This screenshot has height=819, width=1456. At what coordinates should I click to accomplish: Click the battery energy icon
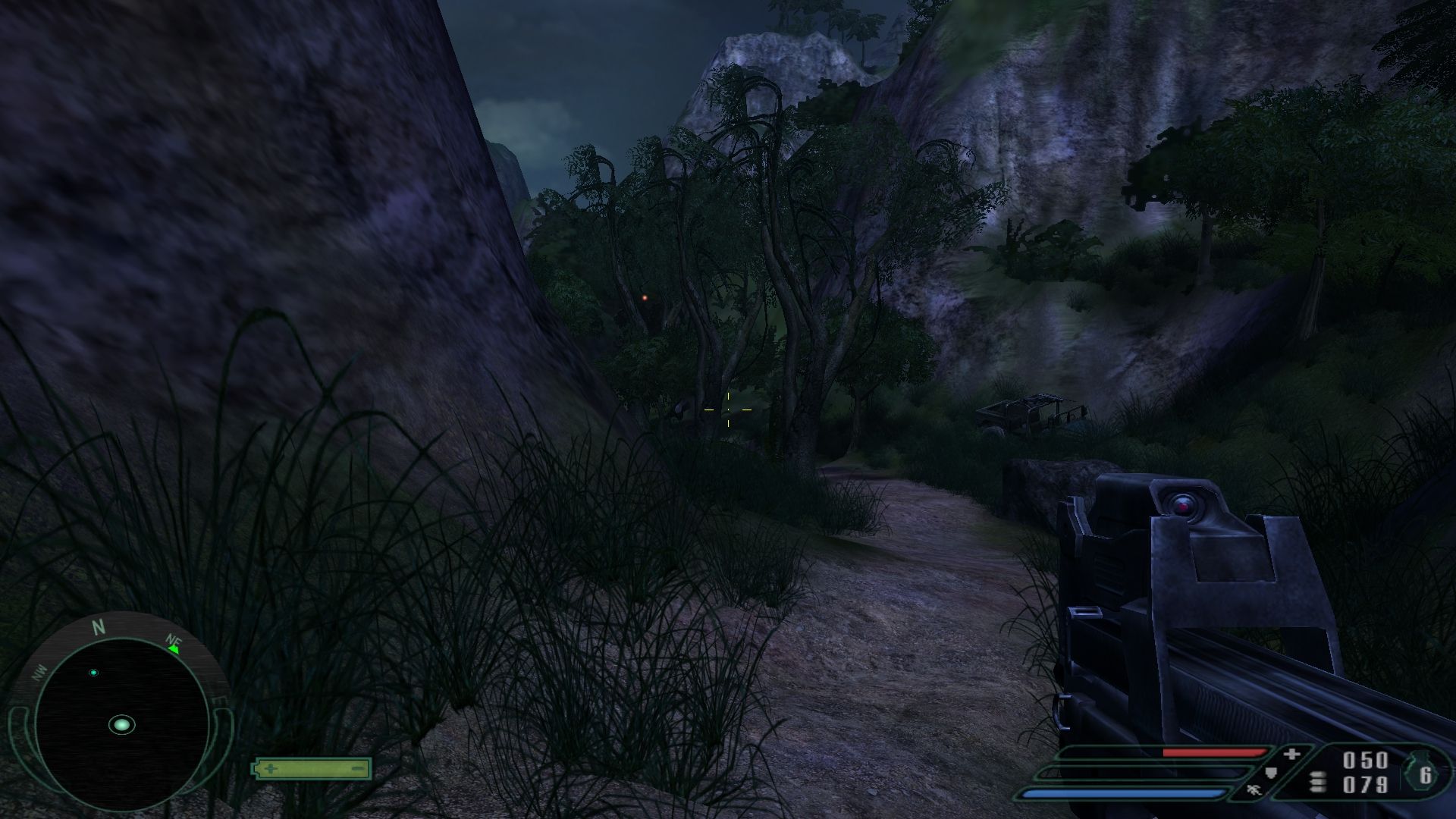coord(312,769)
